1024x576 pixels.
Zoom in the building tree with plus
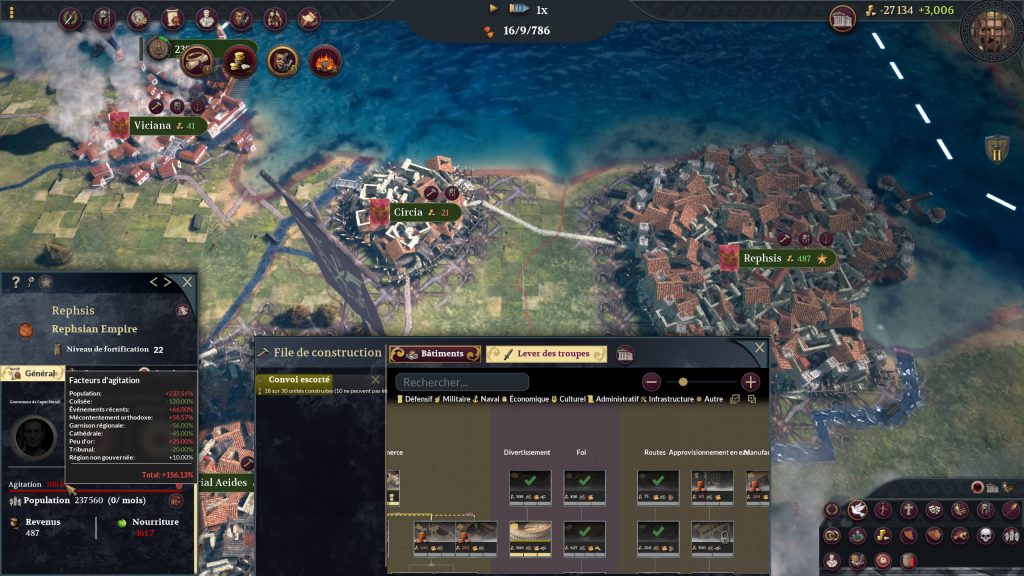click(x=751, y=382)
